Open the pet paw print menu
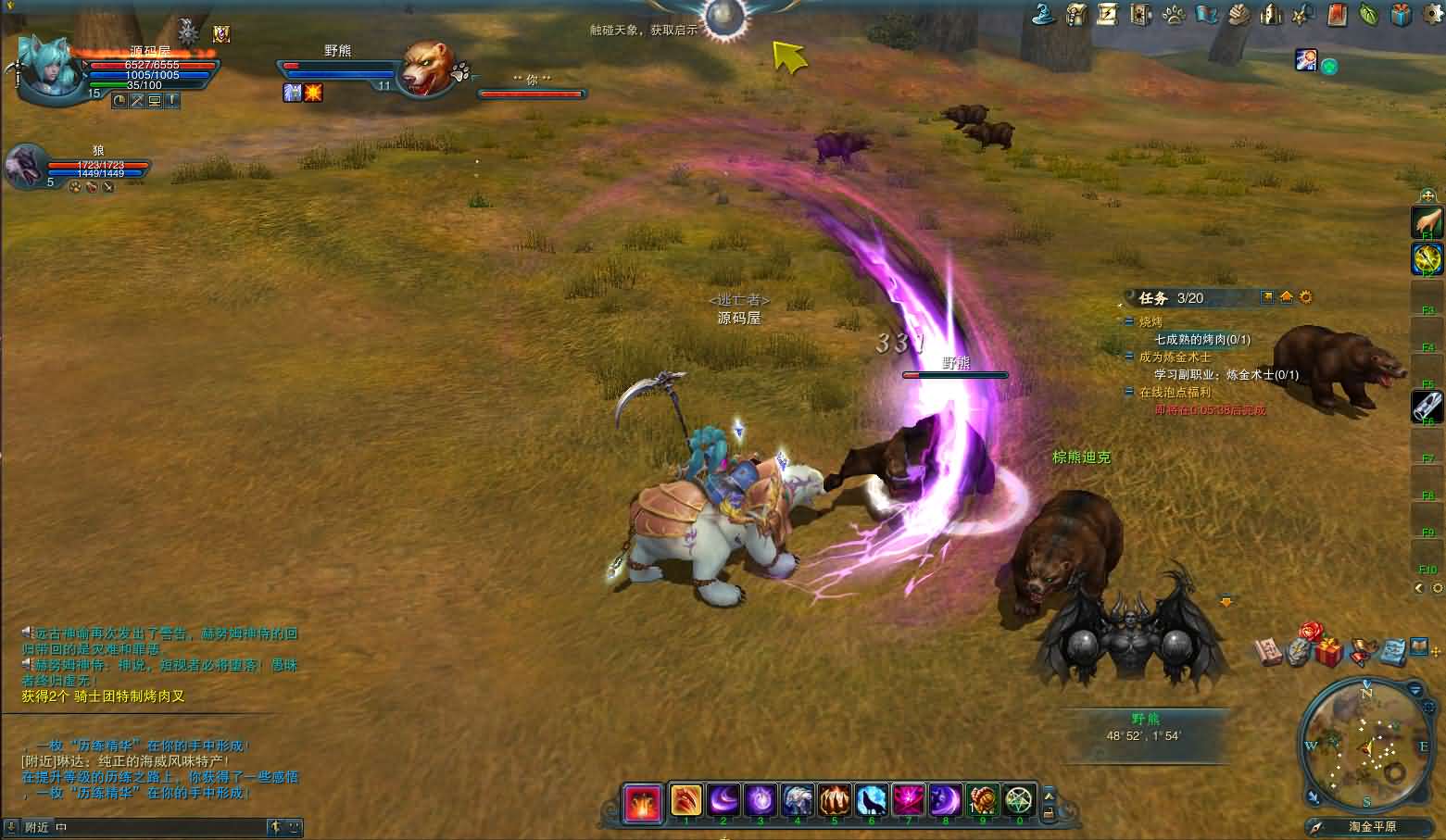Image resolution: width=1446 pixels, height=840 pixels. coord(1175,14)
